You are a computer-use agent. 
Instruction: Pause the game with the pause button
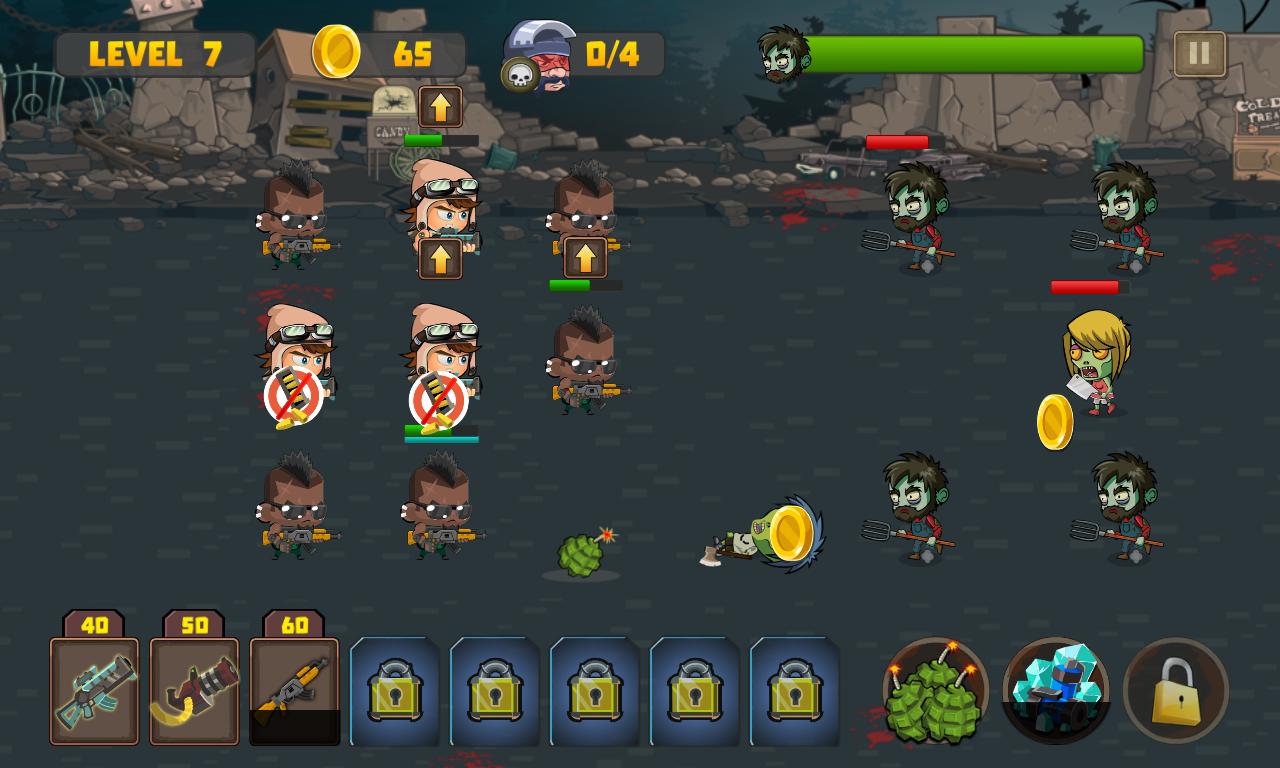[x=1199, y=51]
